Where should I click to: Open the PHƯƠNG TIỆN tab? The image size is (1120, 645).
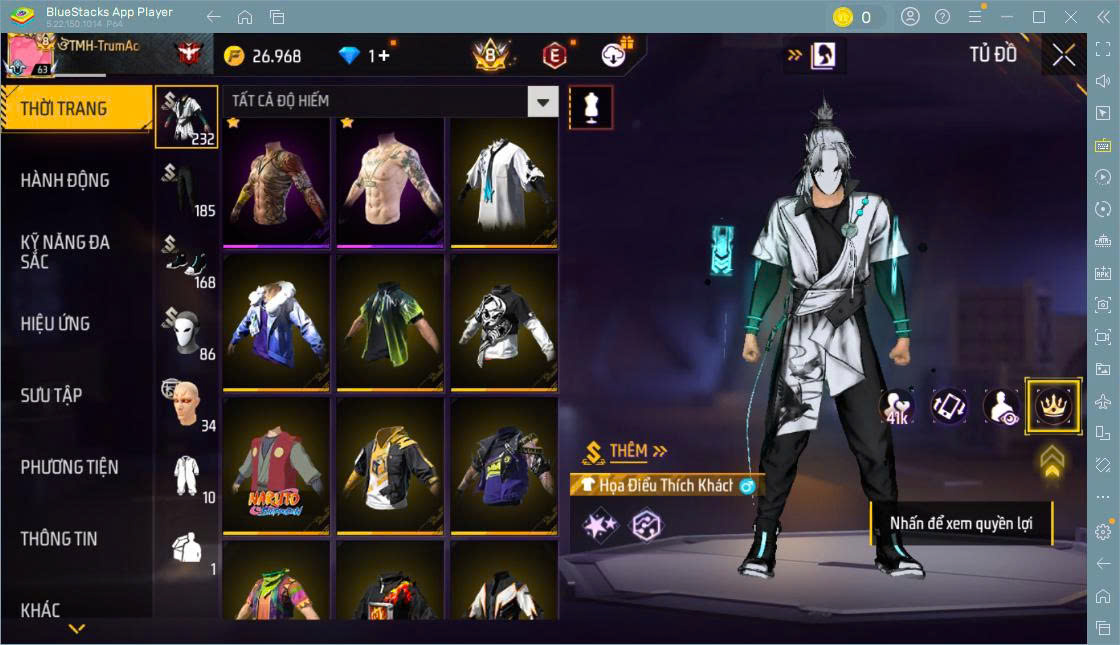[x=69, y=467]
